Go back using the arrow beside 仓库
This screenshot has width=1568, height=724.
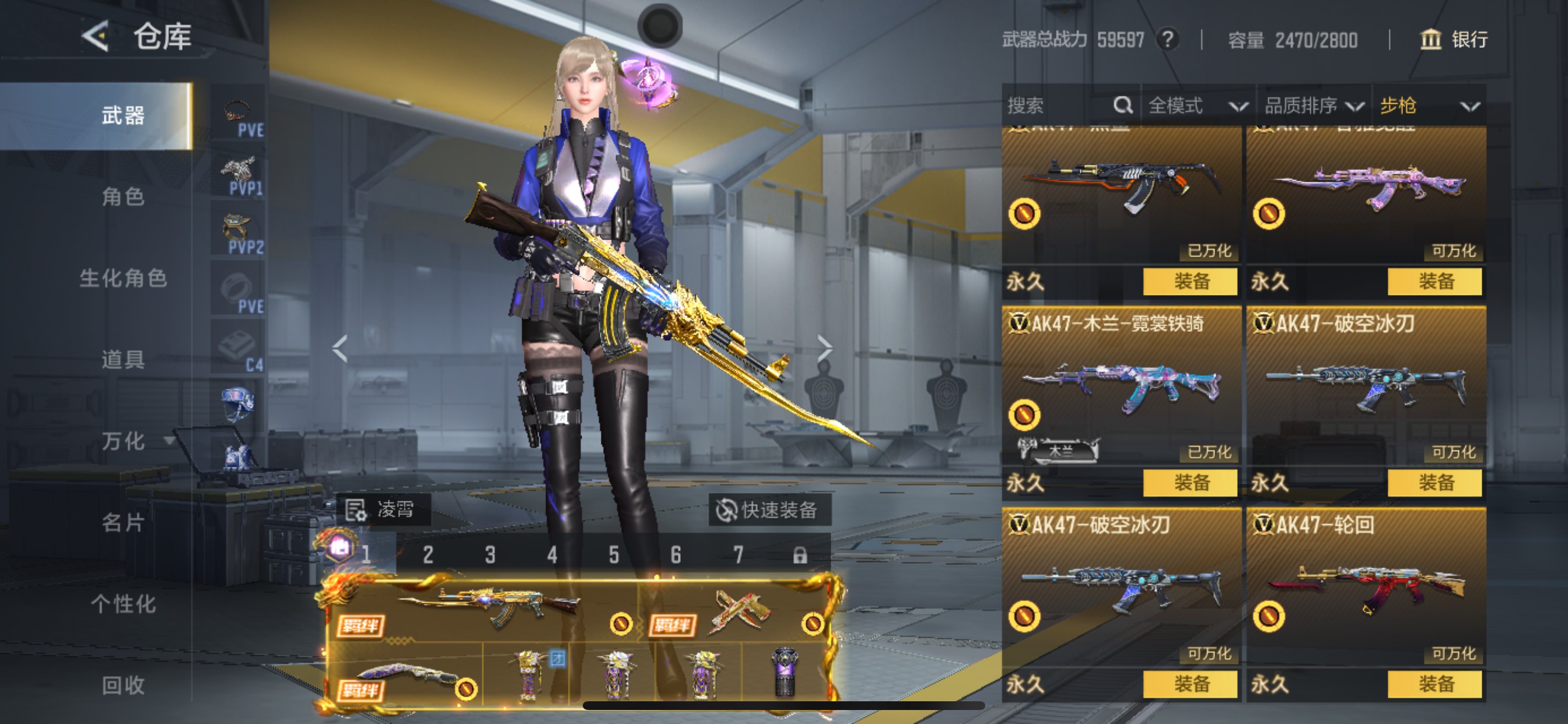96,37
